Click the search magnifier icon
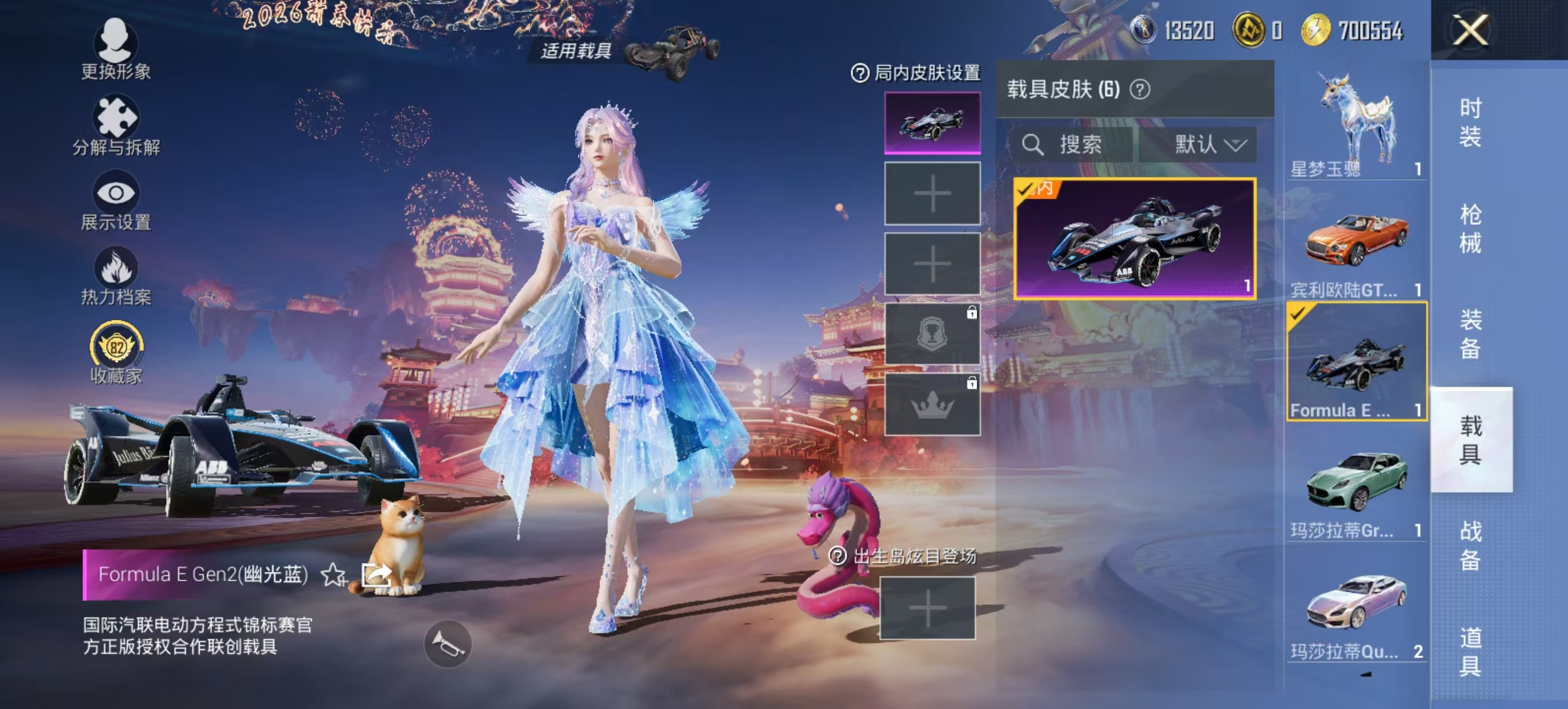The width and height of the screenshot is (1568, 709). [1033, 145]
